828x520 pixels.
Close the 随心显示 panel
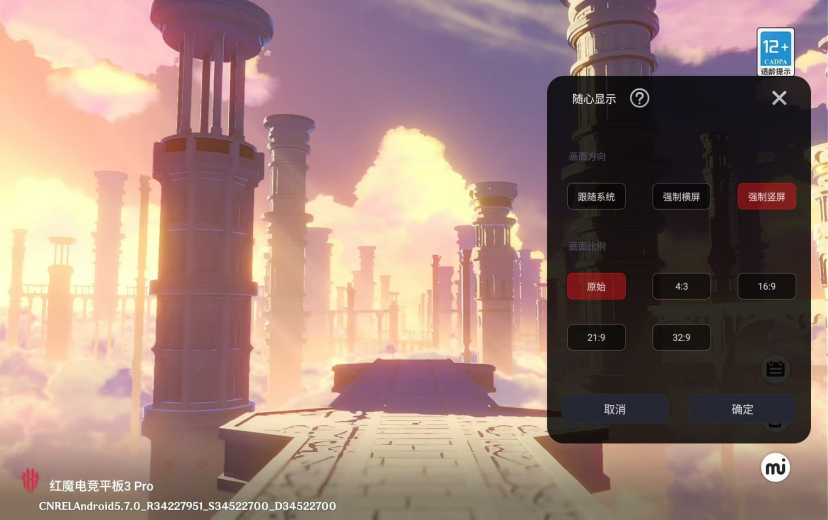779,98
